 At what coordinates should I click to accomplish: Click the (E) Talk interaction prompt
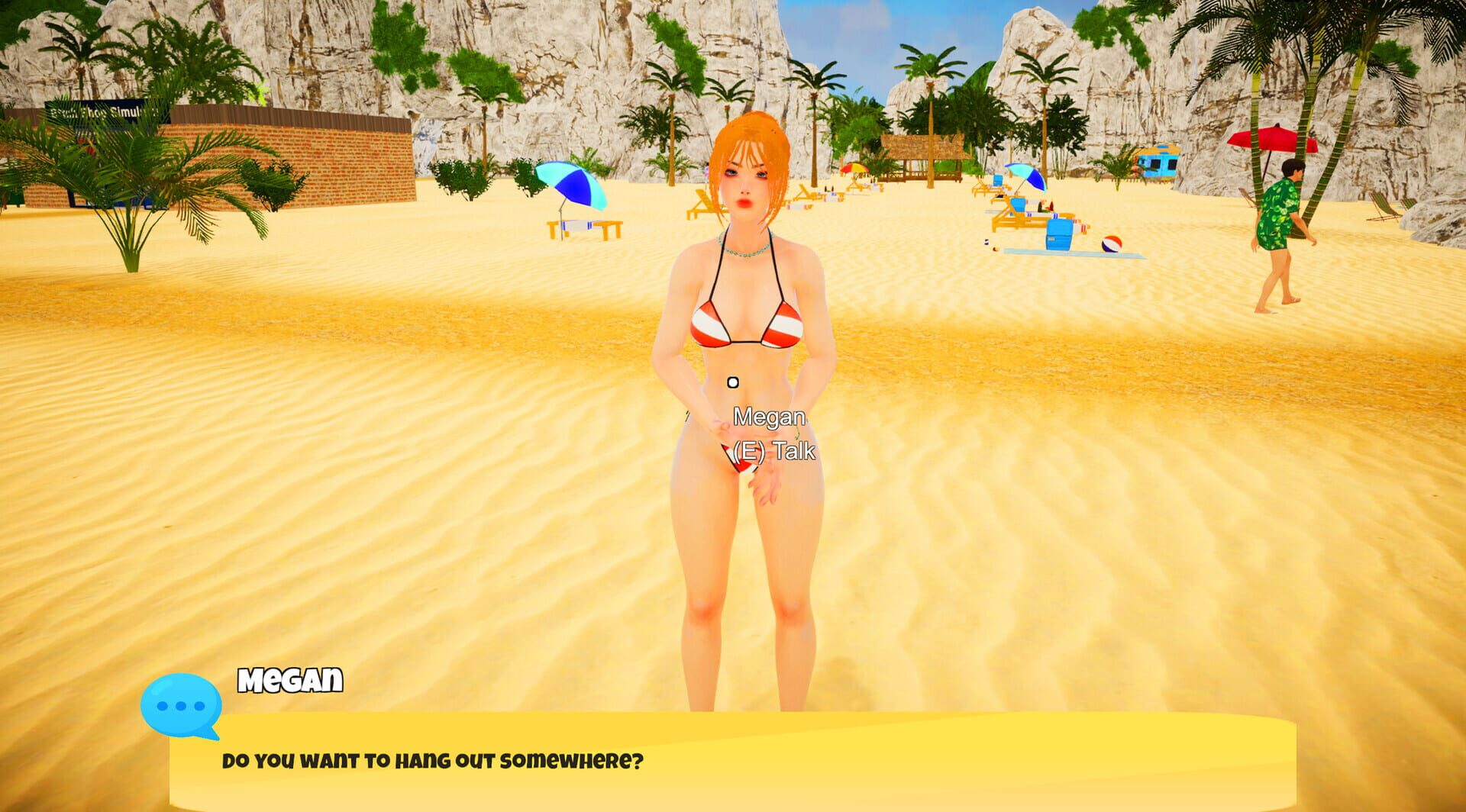click(773, 450)
